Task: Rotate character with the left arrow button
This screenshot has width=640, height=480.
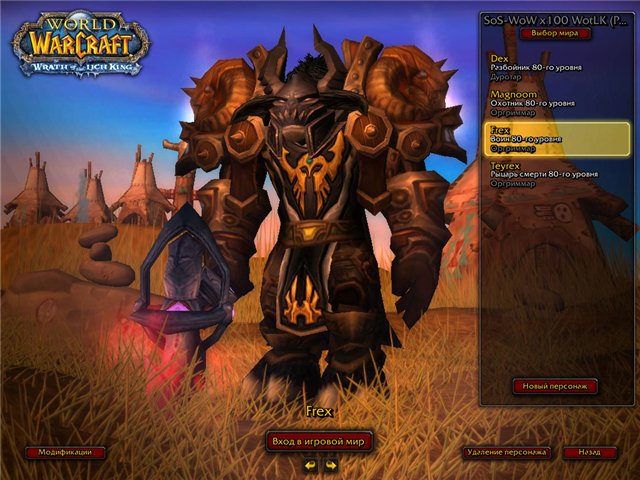Action: click(x=309, y=464)
